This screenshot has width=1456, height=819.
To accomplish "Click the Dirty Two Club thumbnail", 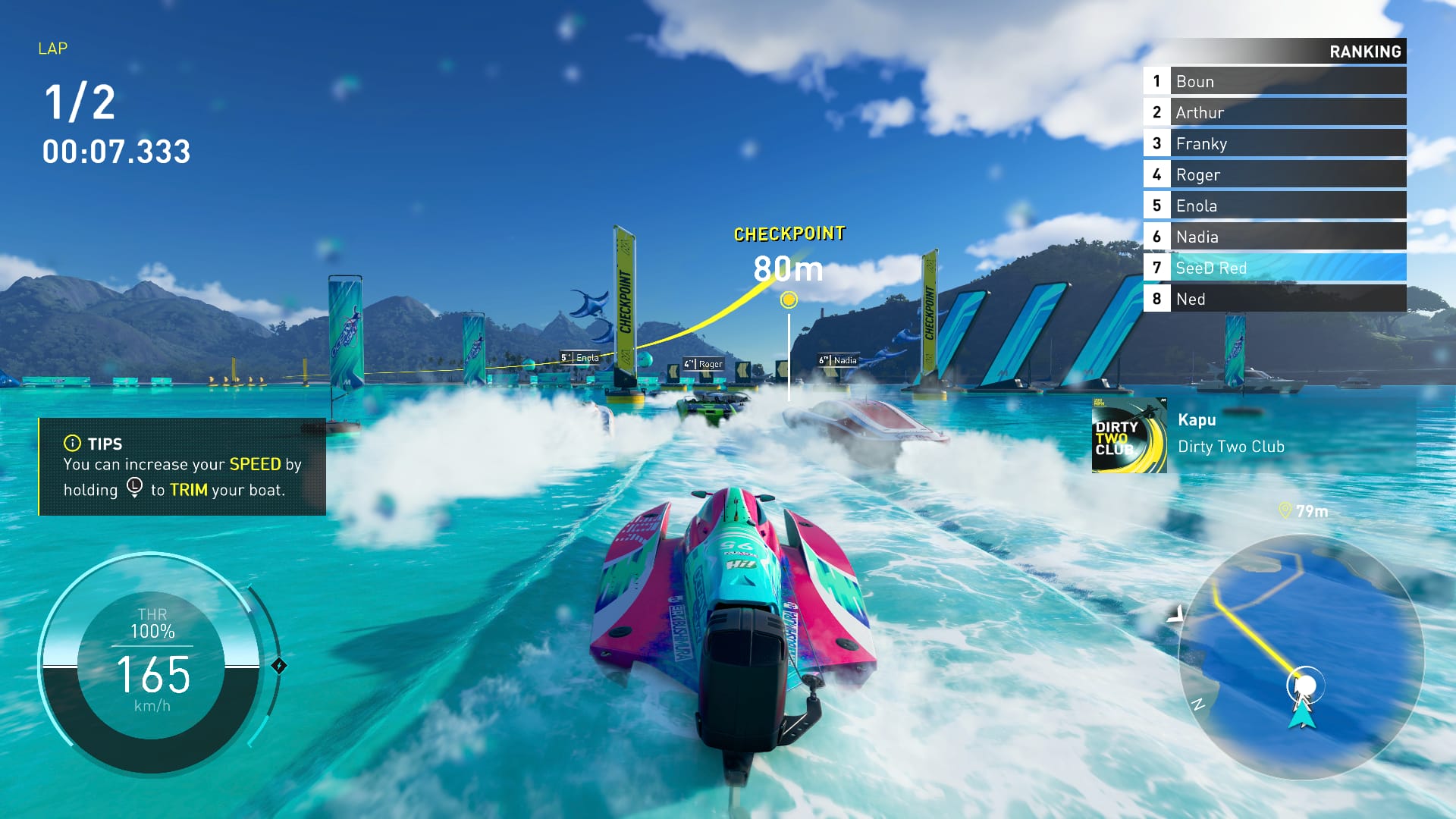I will (x=1129, y=435).
